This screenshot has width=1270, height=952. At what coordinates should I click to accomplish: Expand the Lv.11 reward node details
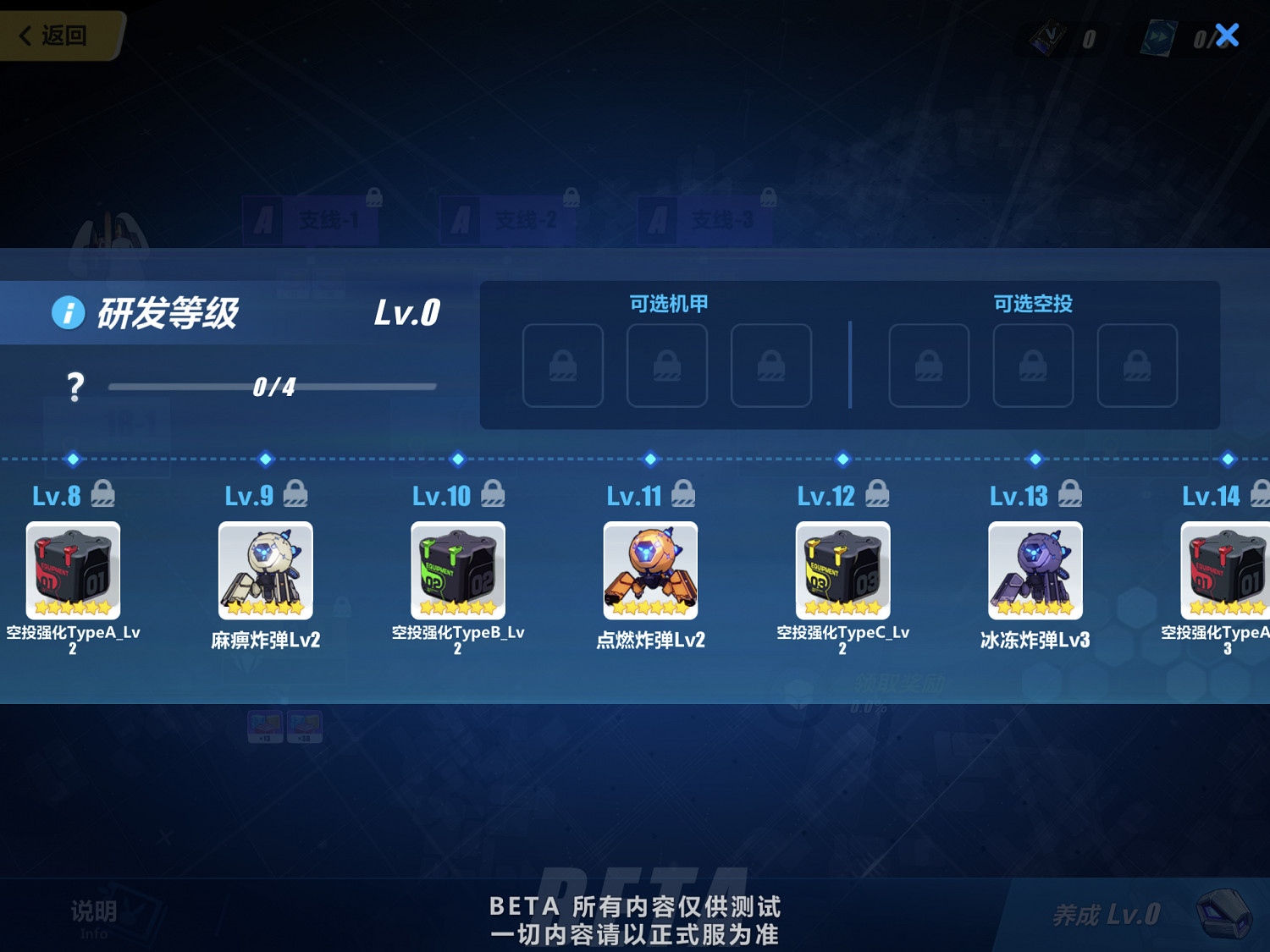click(650, 570)
